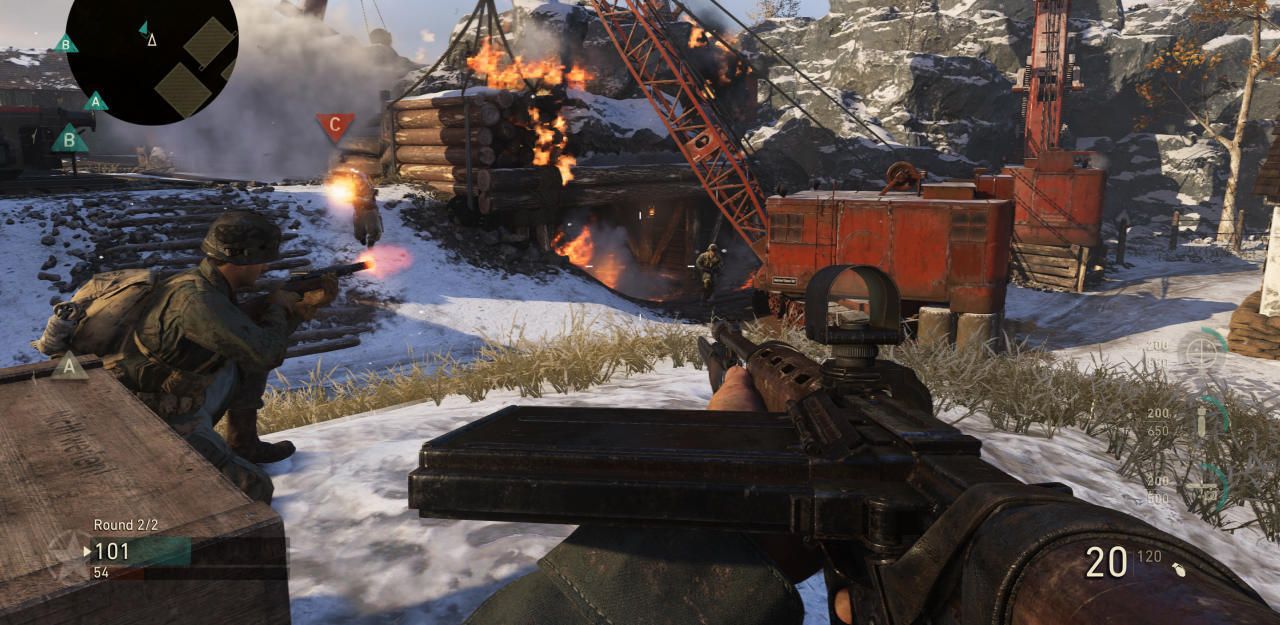Image resolution: width=1280 pixels, height=625 pixels.
Task: Click the small B marker on minimap edge
Action: coord(66,43)
